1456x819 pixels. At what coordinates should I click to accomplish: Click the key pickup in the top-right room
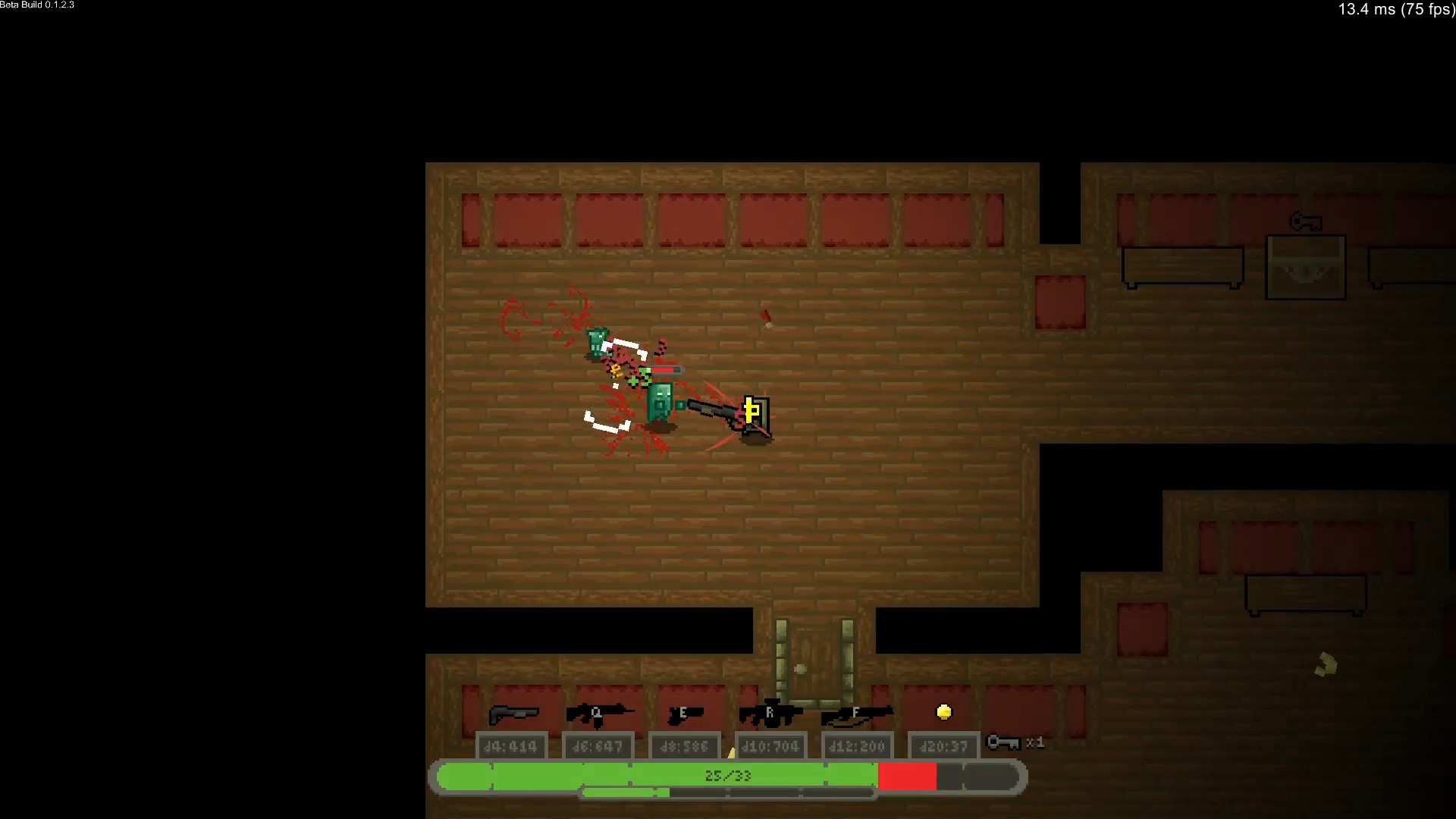point(1307,221)
